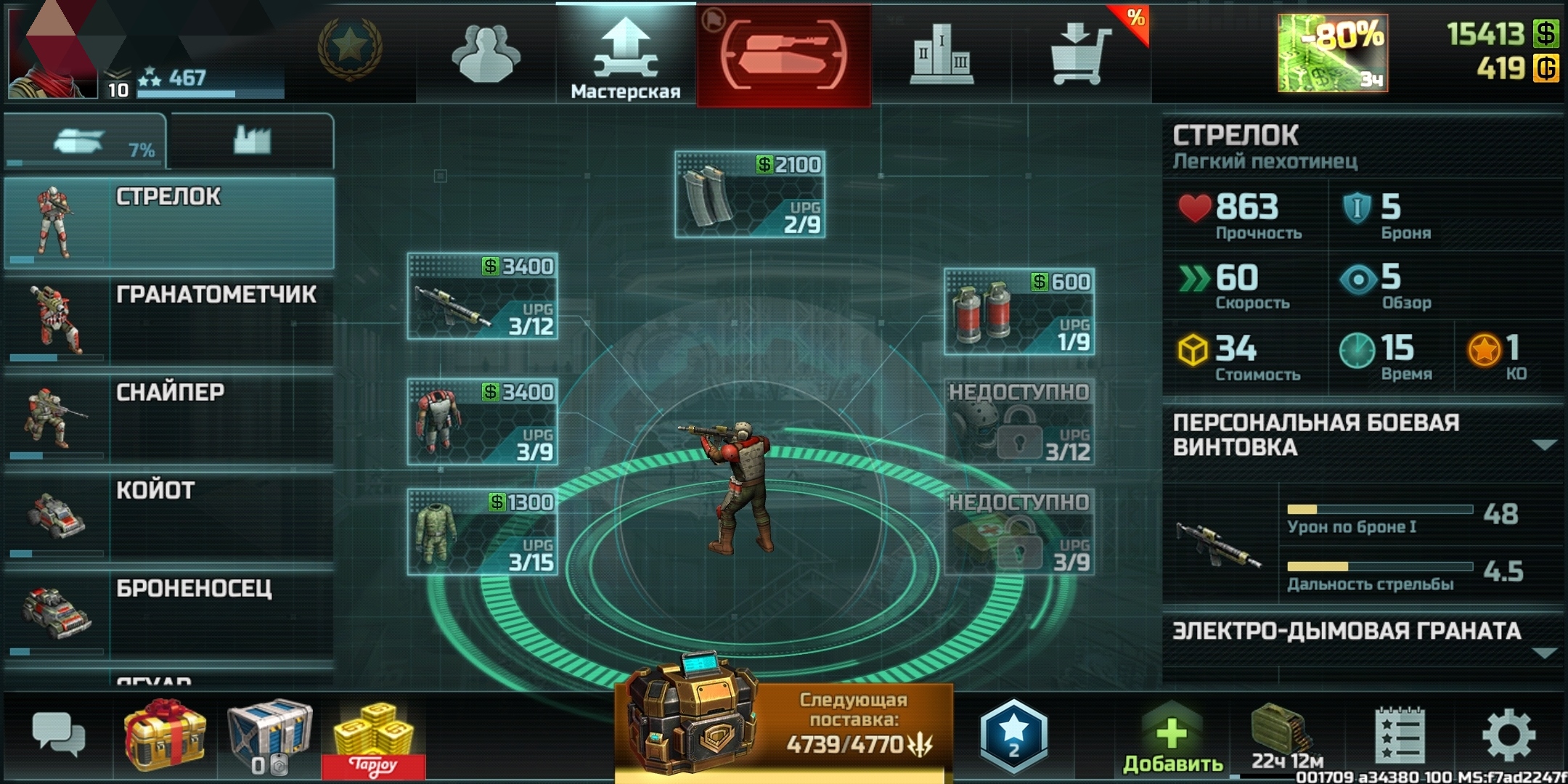1568x784 pixels.
Task: Purchase the grenade upgrade for 600
Action: (x=1019, y=311)
